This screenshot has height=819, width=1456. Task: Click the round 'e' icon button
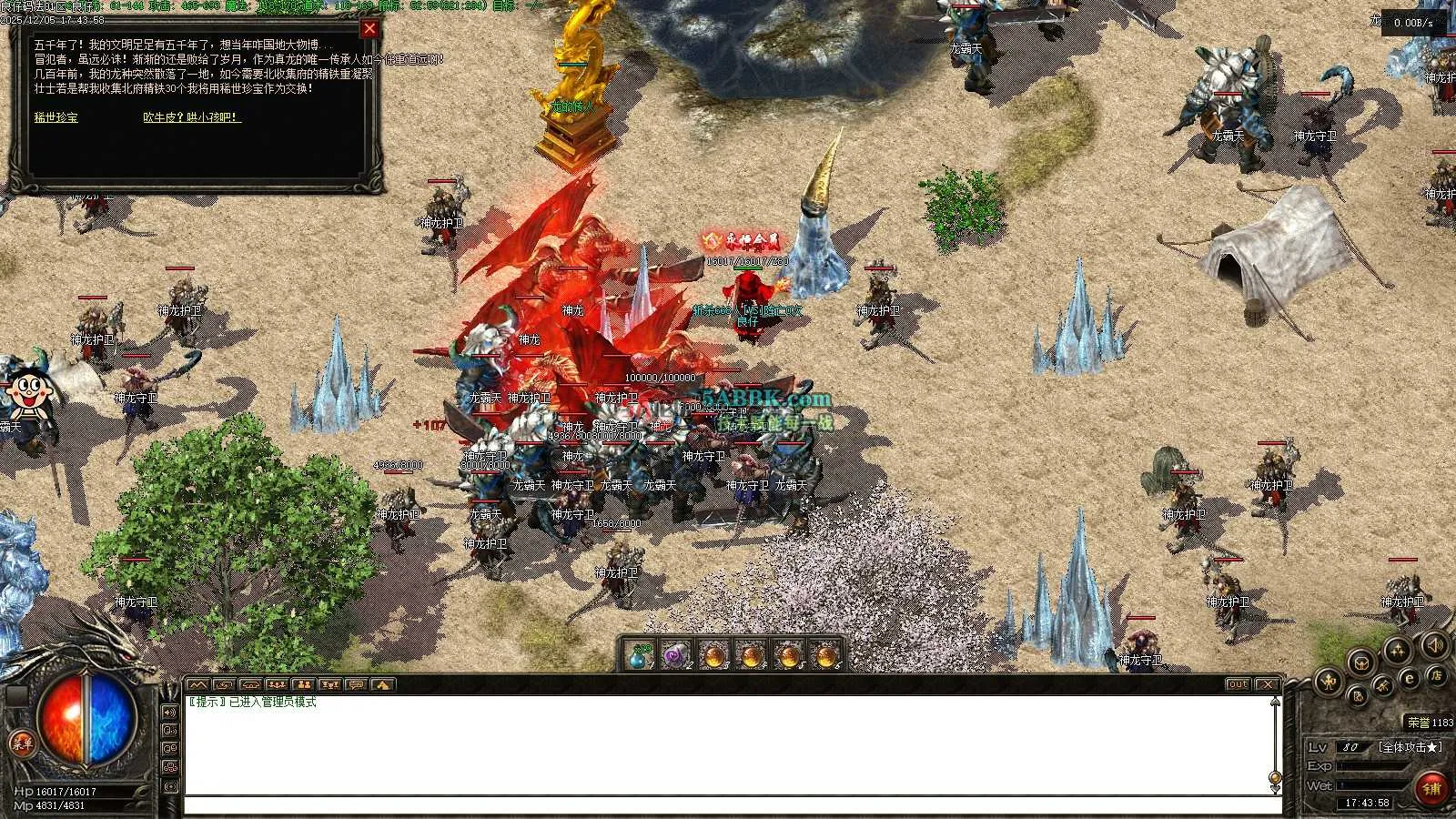click(x=1410, y=678)
